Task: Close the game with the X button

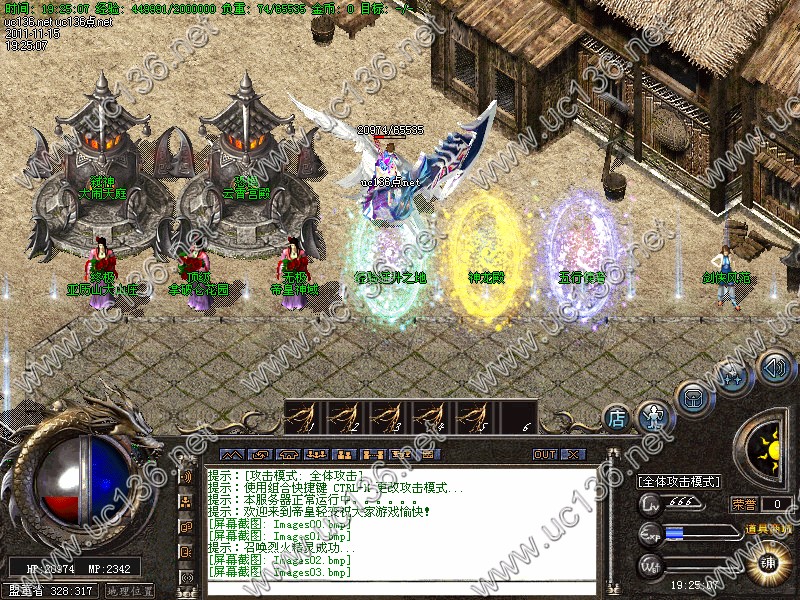Action: click(572, 454)
